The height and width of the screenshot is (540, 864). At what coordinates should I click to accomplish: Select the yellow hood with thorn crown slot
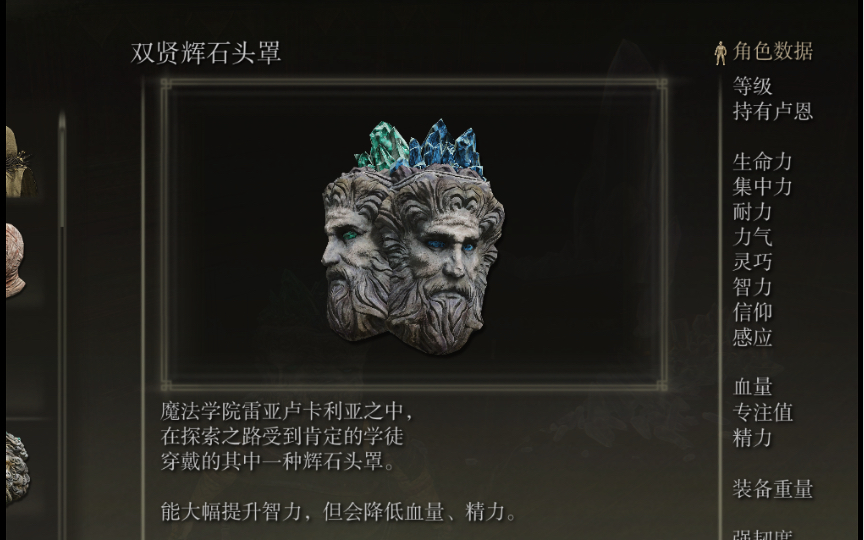pos(18,164)
